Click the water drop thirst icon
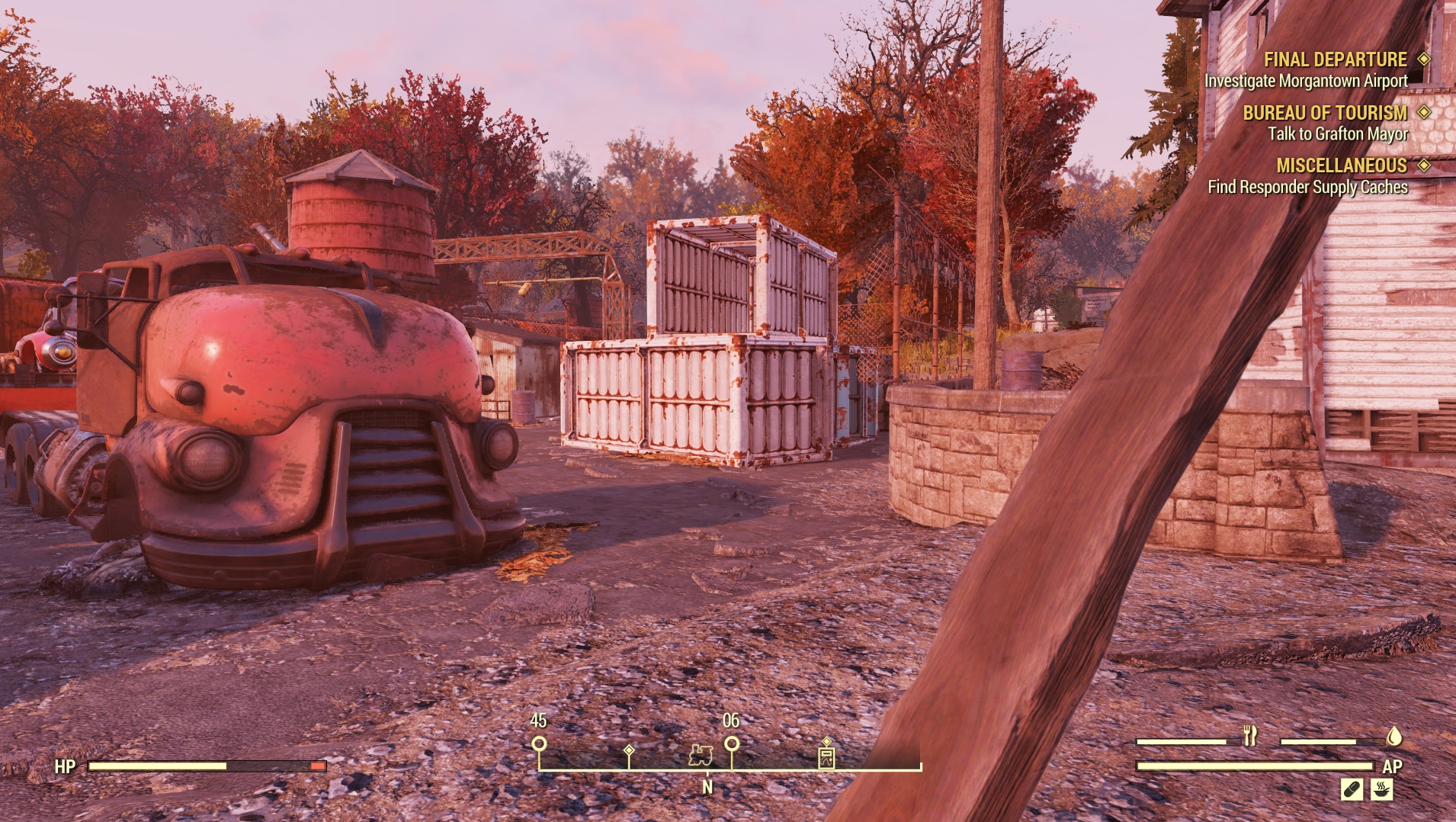 click(1393, 736)
